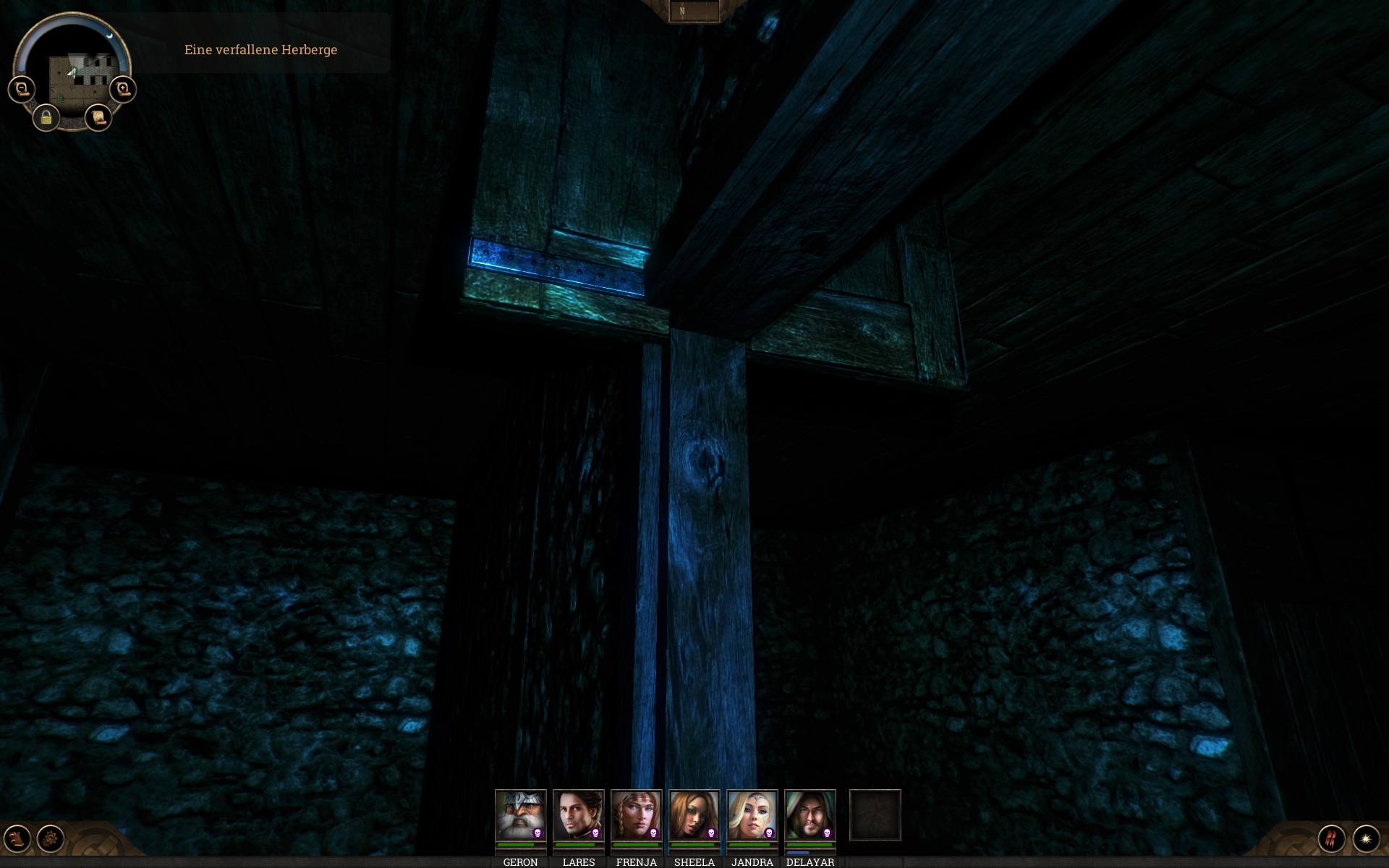Open the full map via the scroll icon

coord(97,118)
